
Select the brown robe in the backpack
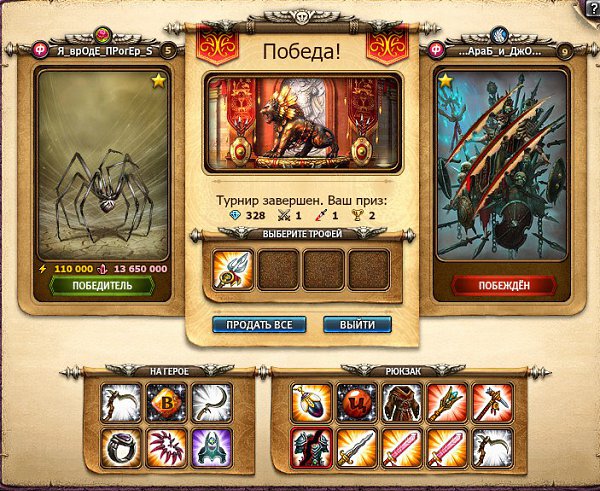(400, 401)
